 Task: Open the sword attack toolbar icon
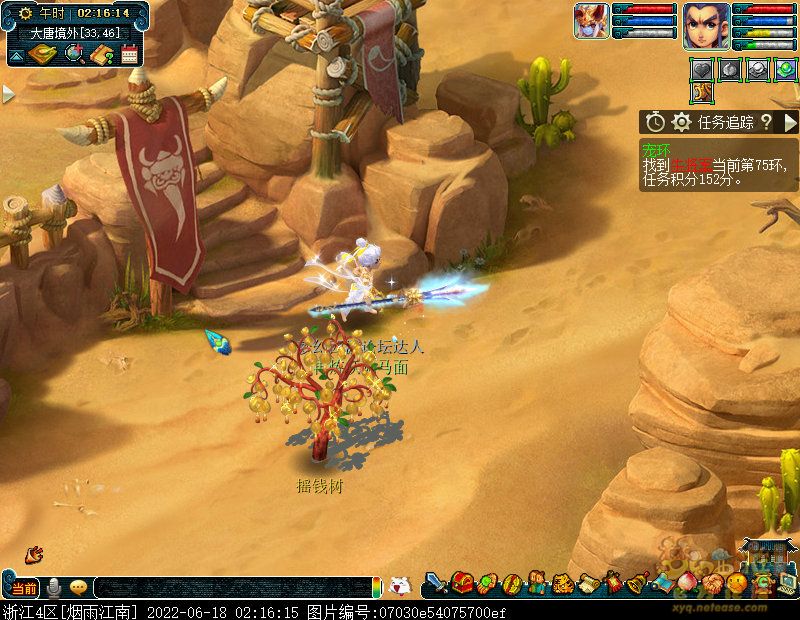coord(436,582)
